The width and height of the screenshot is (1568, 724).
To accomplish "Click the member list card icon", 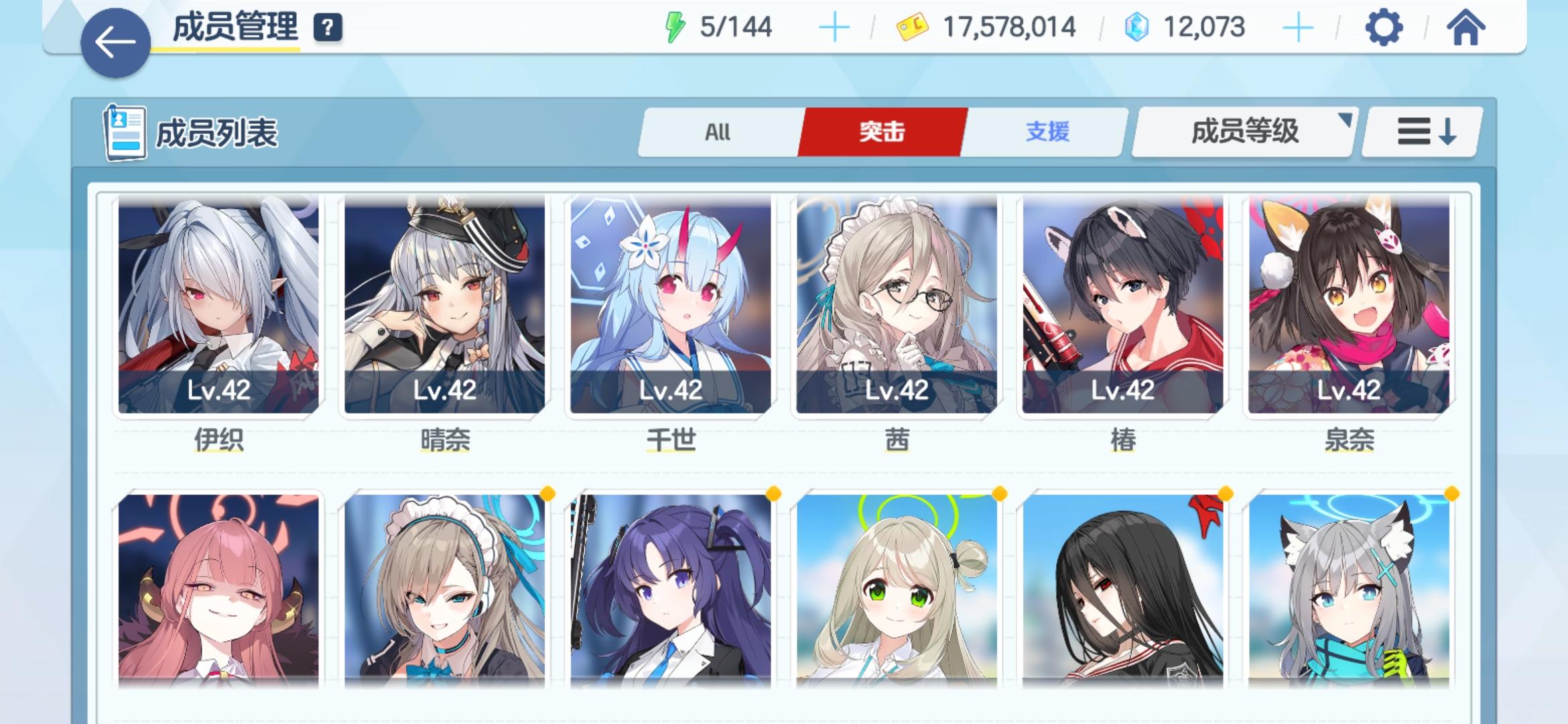I will pyautogui.click(x=124, y=132).
